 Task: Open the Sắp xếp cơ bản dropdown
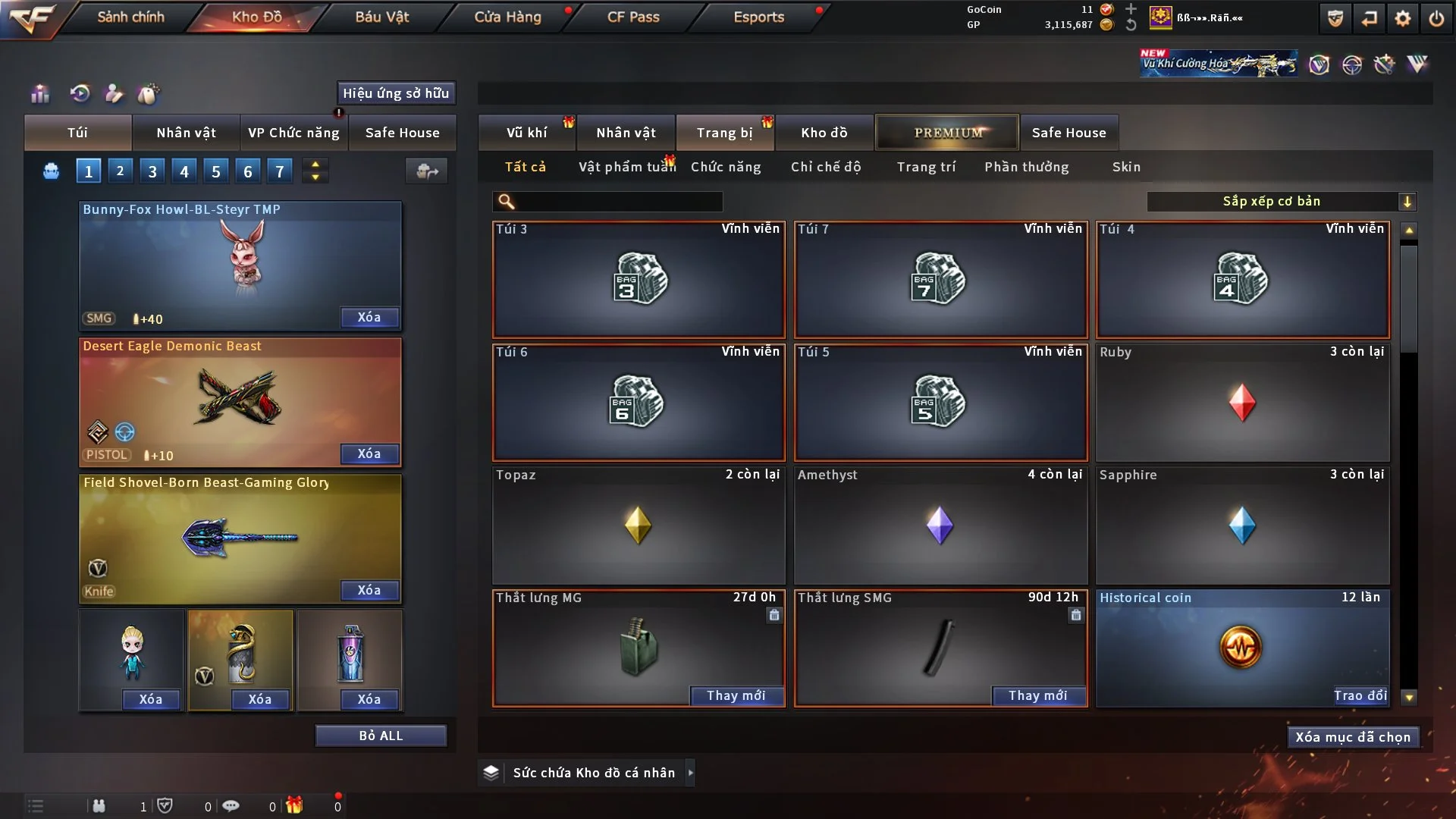point(1281,201)
